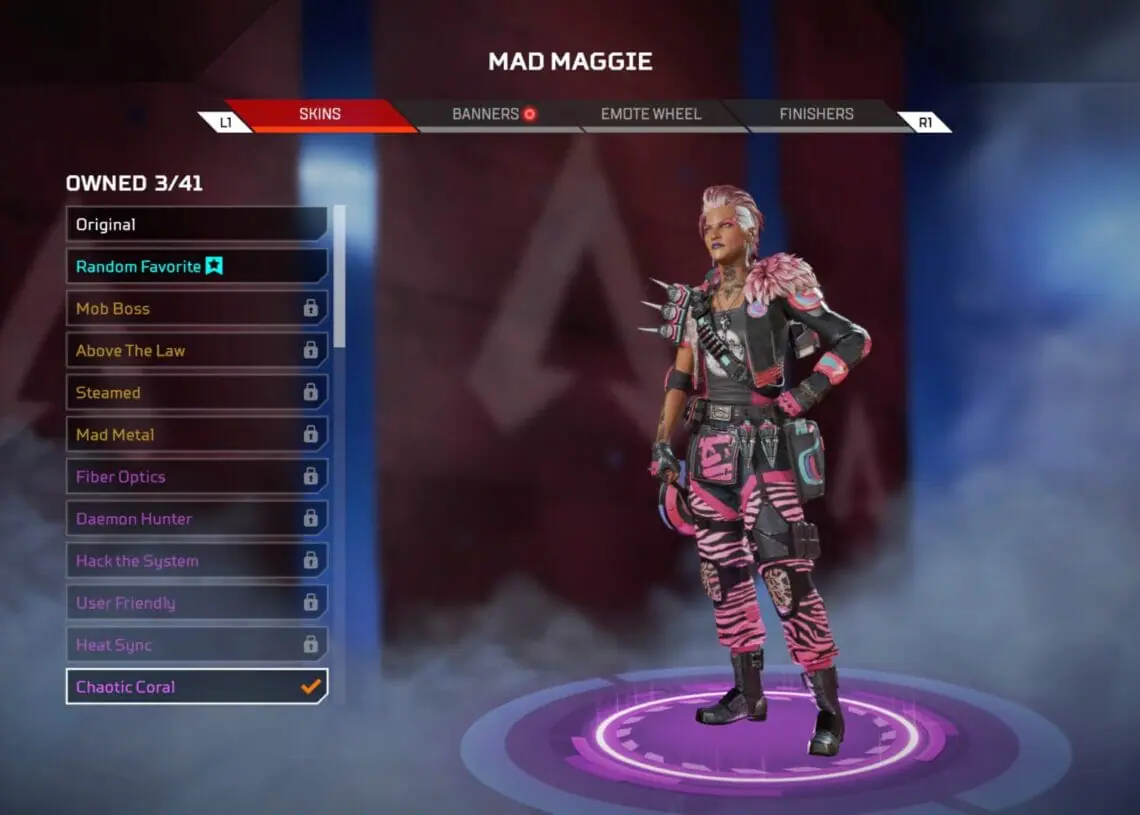Open the Banners tab
The image size is (1140, 815).
click(494, 114)
